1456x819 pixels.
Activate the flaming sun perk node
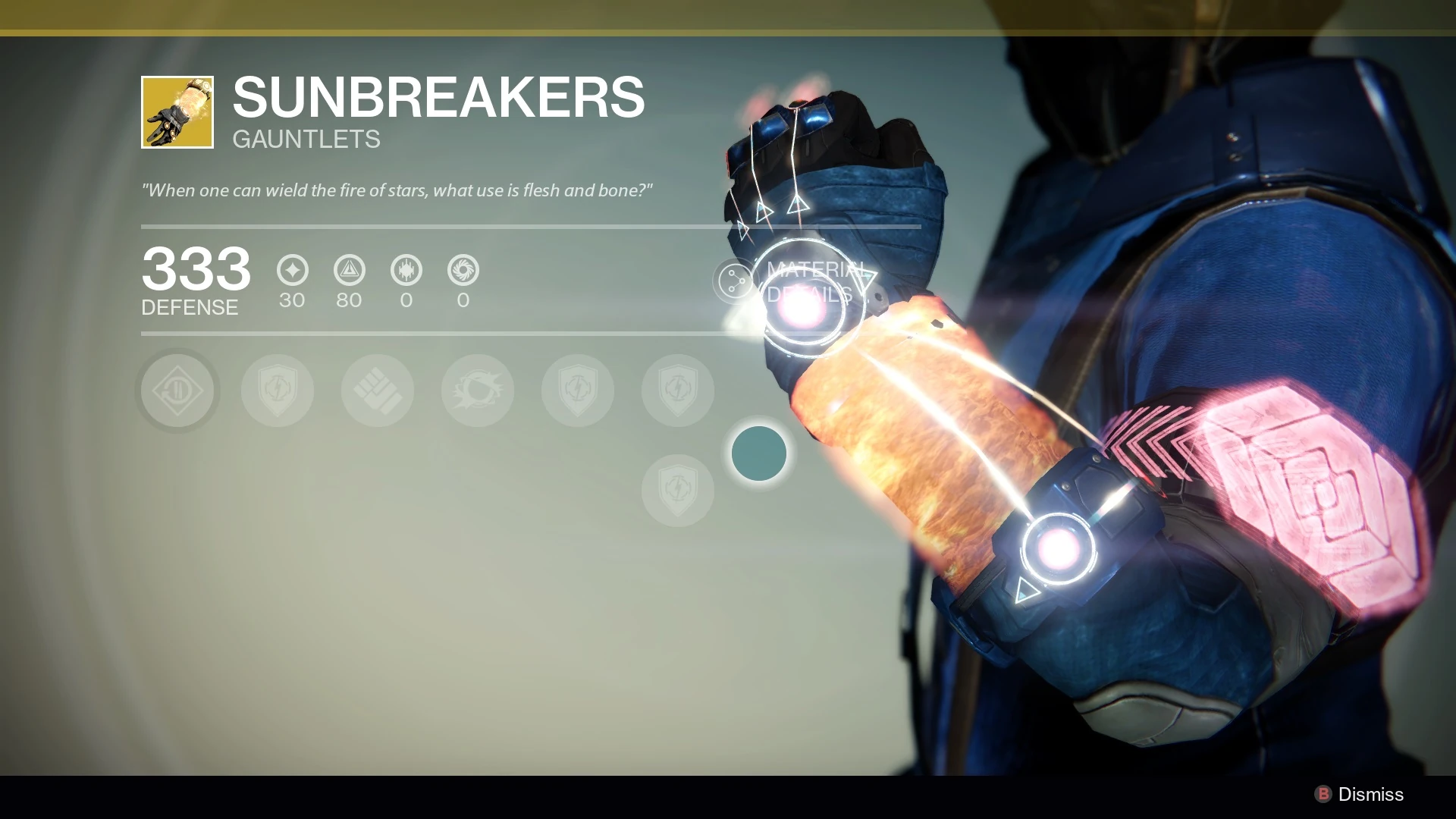(478, 391)
